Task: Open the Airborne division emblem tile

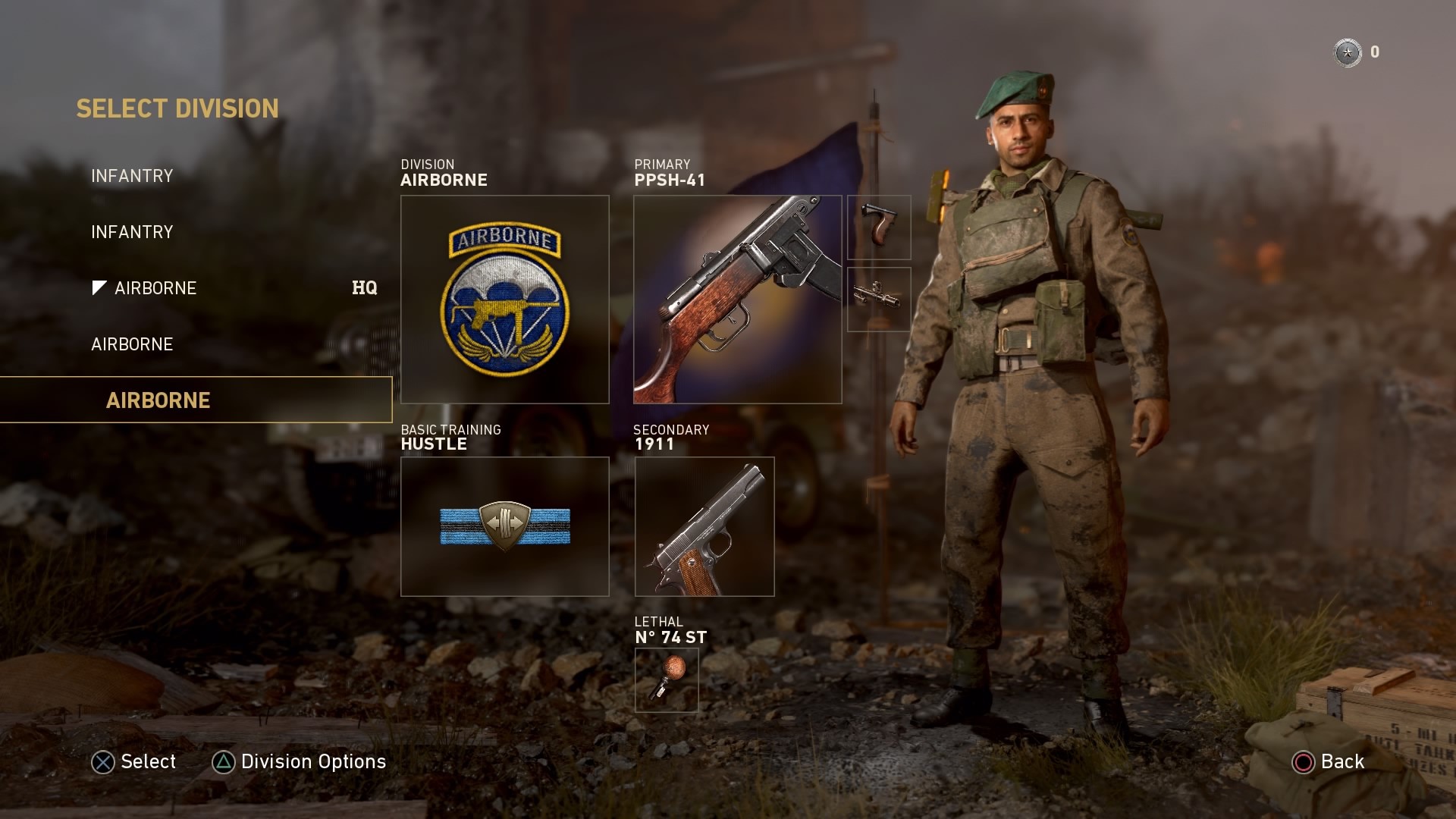Action: [504, 300]
